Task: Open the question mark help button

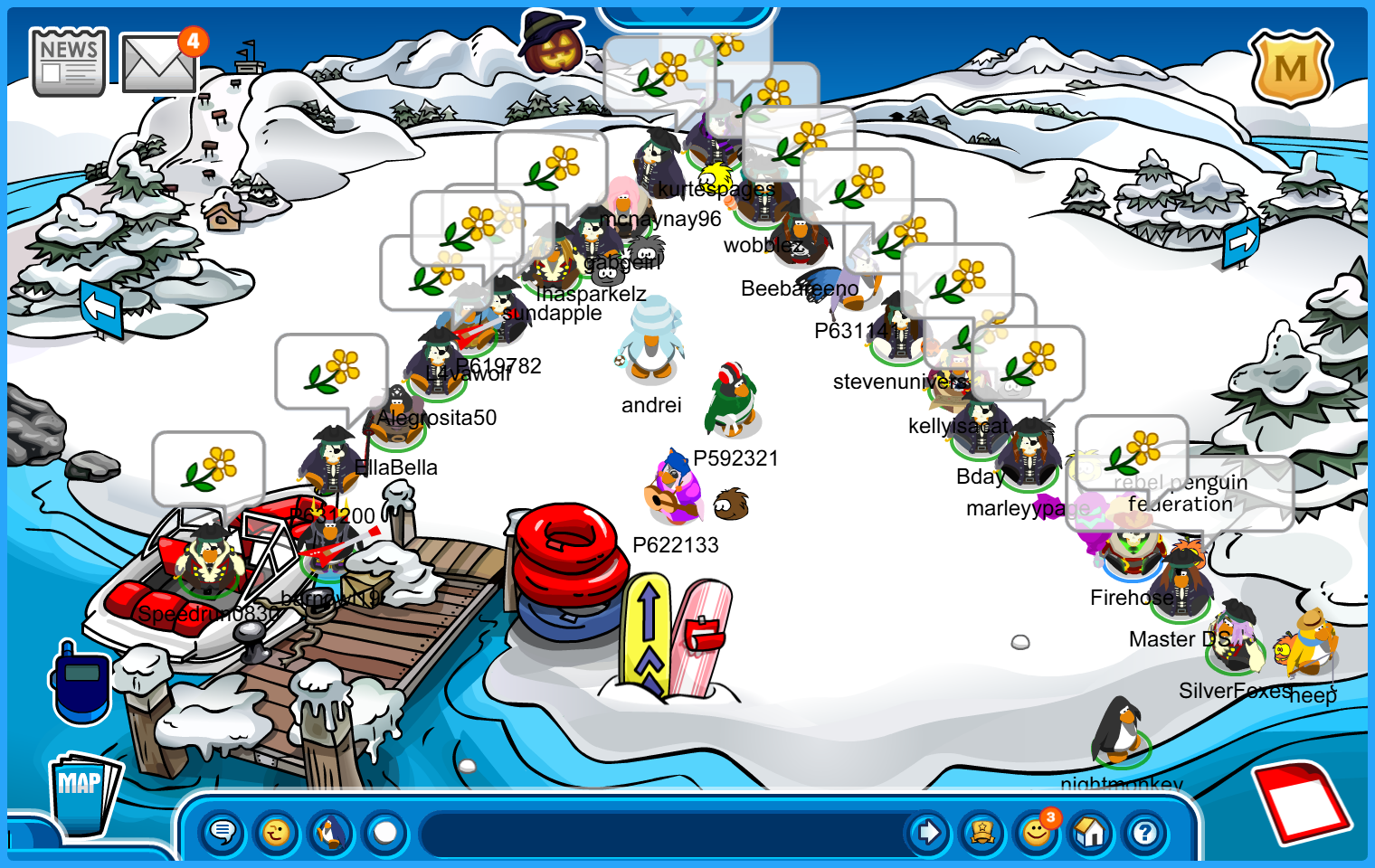Action: tap(1145, 832)
